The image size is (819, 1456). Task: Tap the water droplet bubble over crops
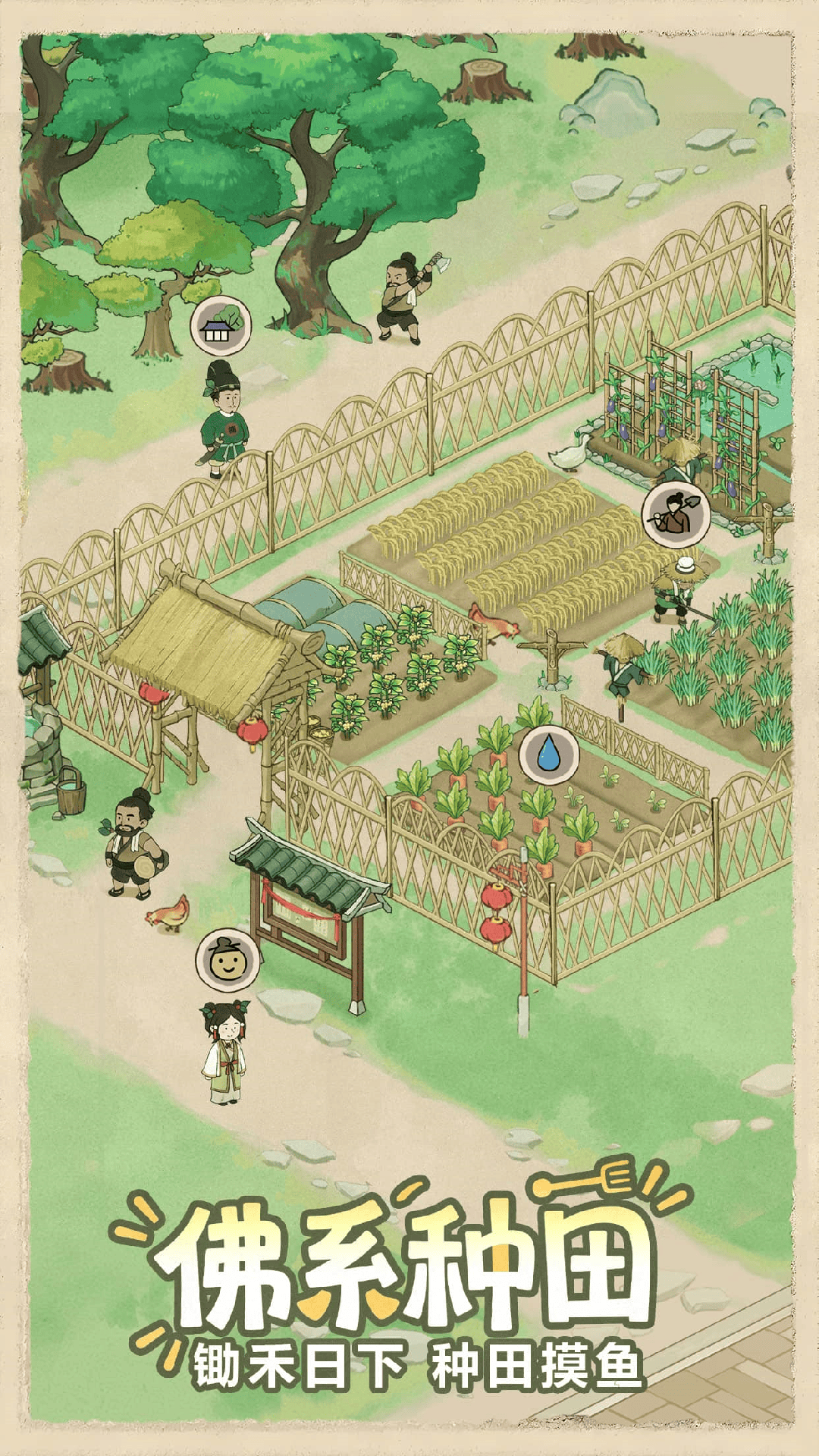548,755
